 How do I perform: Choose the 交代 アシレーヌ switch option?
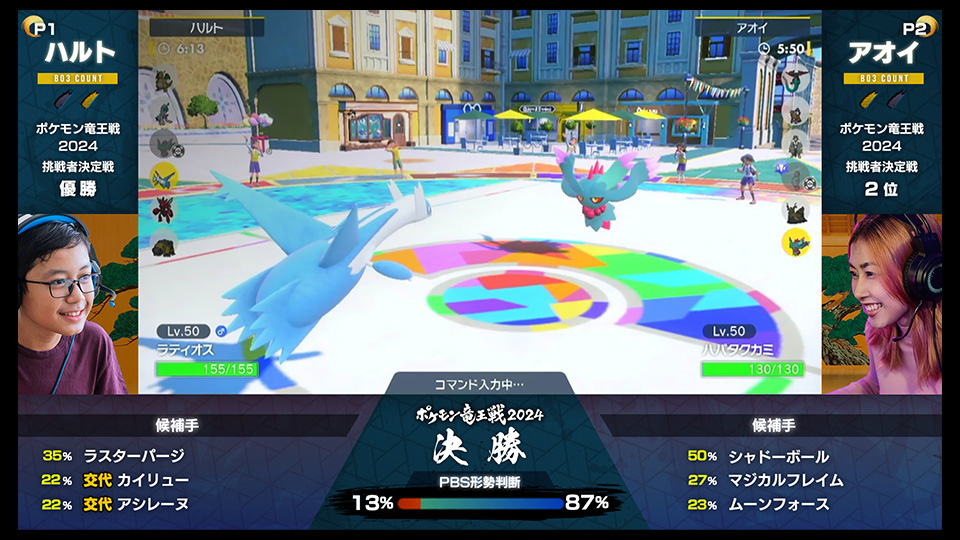pos(134,504)
